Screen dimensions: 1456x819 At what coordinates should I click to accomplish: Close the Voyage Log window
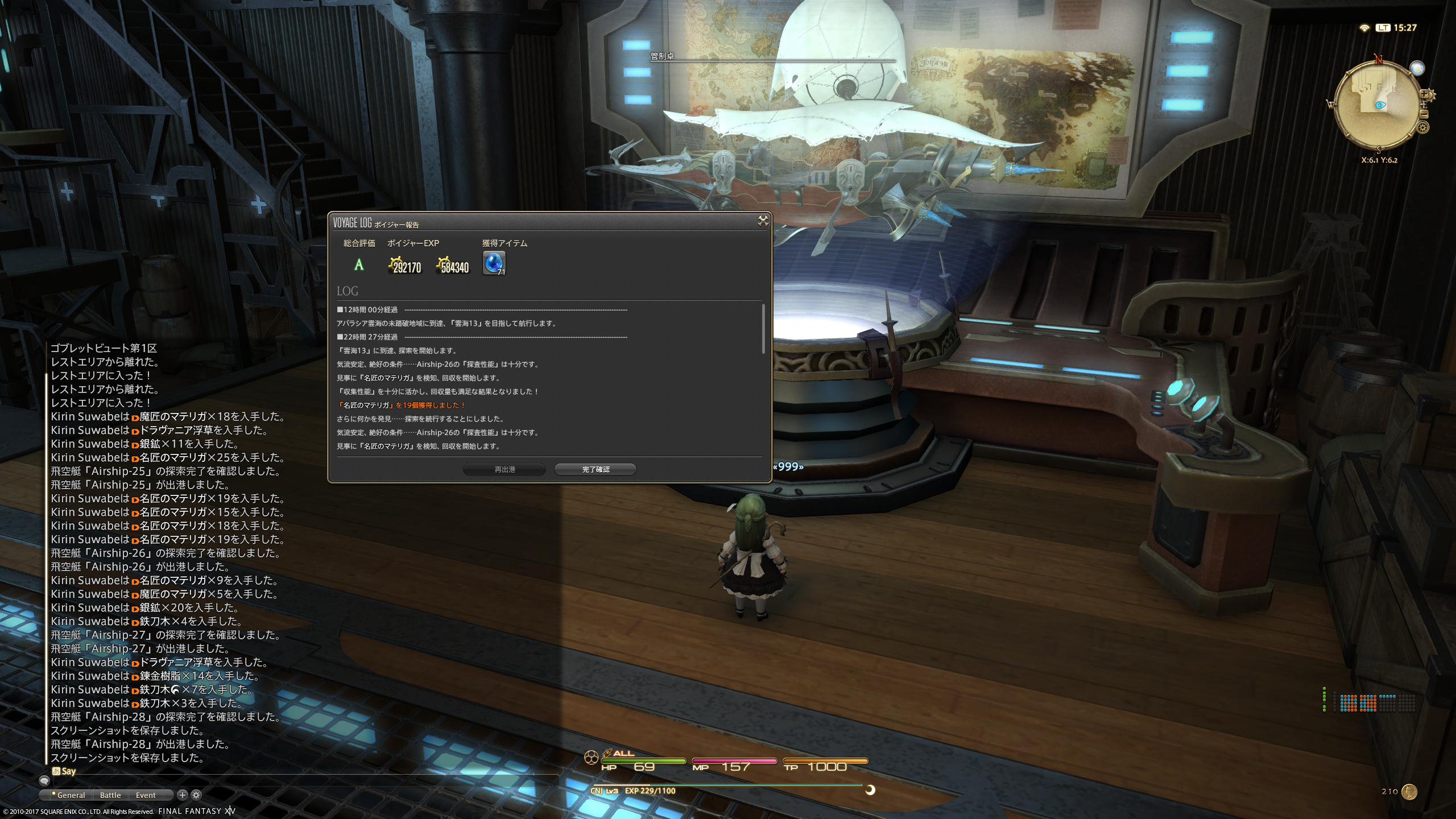point(763,221)
